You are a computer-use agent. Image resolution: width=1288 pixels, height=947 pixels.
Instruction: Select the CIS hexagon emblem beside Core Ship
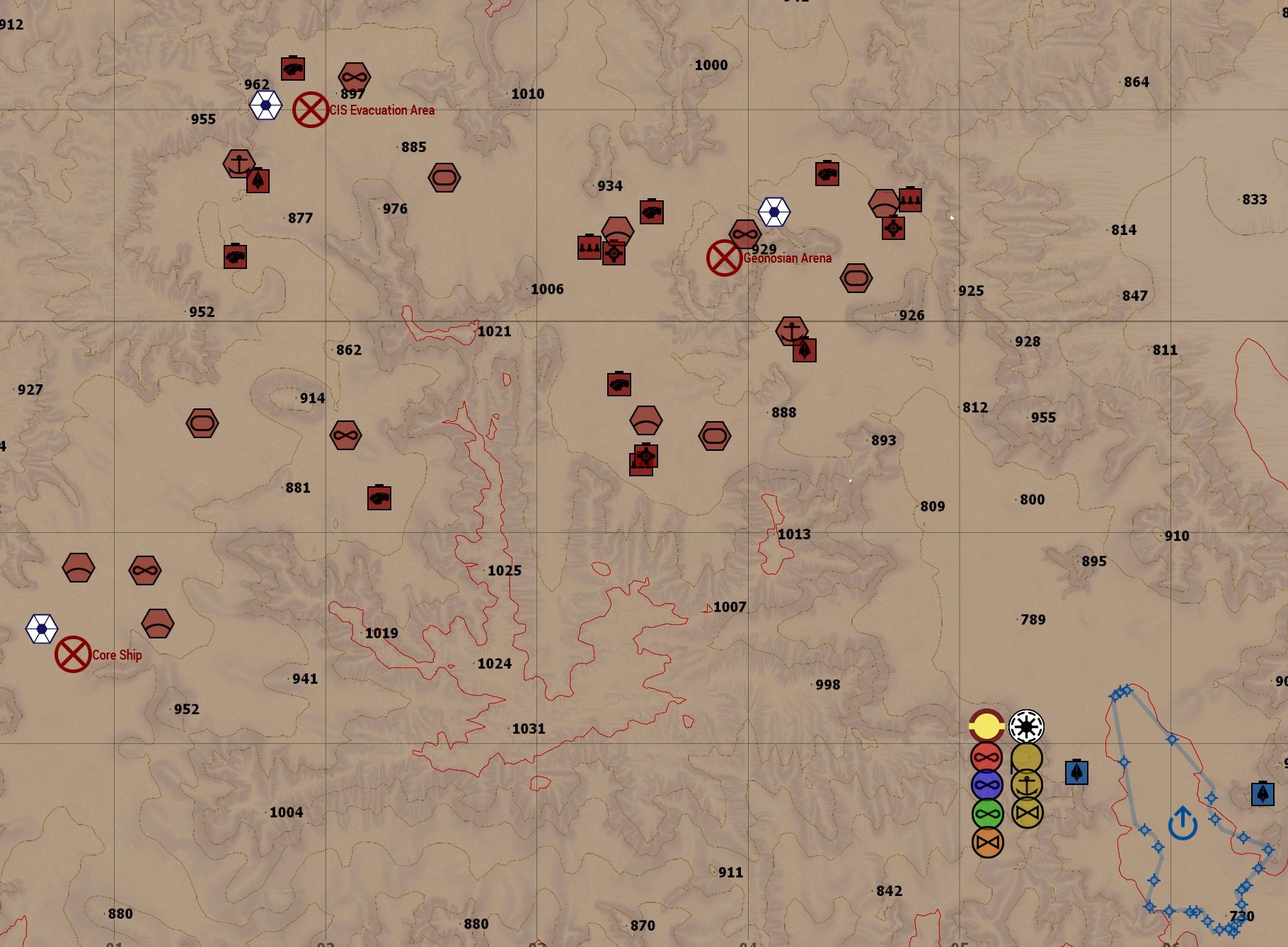point(42,629)
